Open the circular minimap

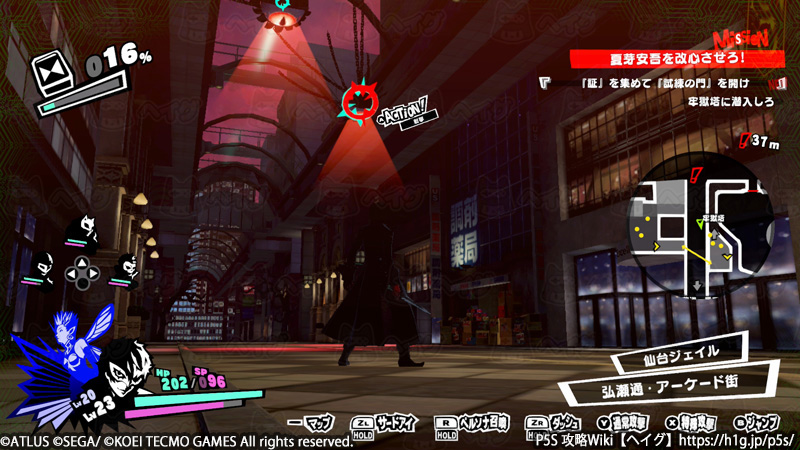704,231
